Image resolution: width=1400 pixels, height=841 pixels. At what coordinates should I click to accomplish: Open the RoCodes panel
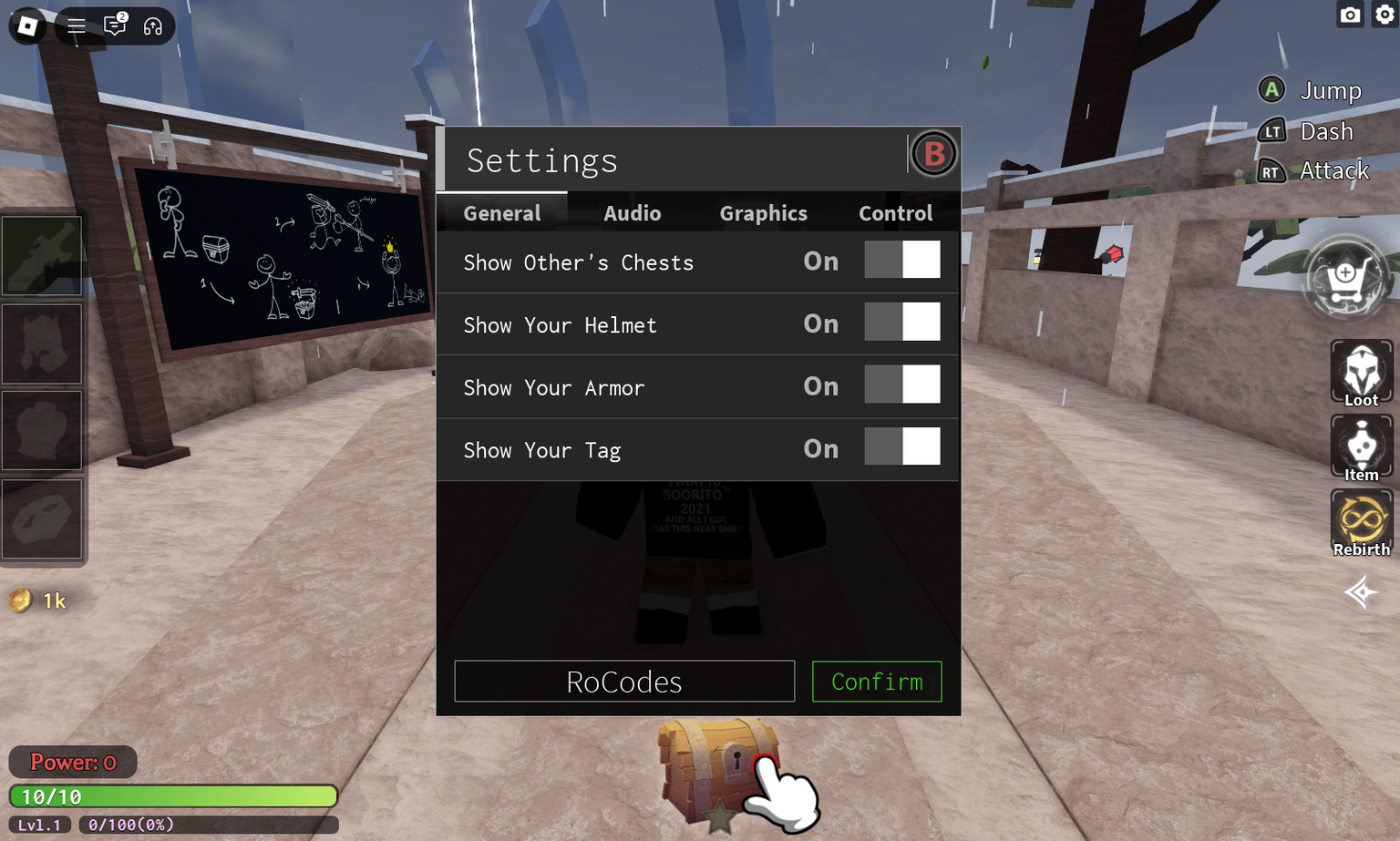[x=623, y=682]
